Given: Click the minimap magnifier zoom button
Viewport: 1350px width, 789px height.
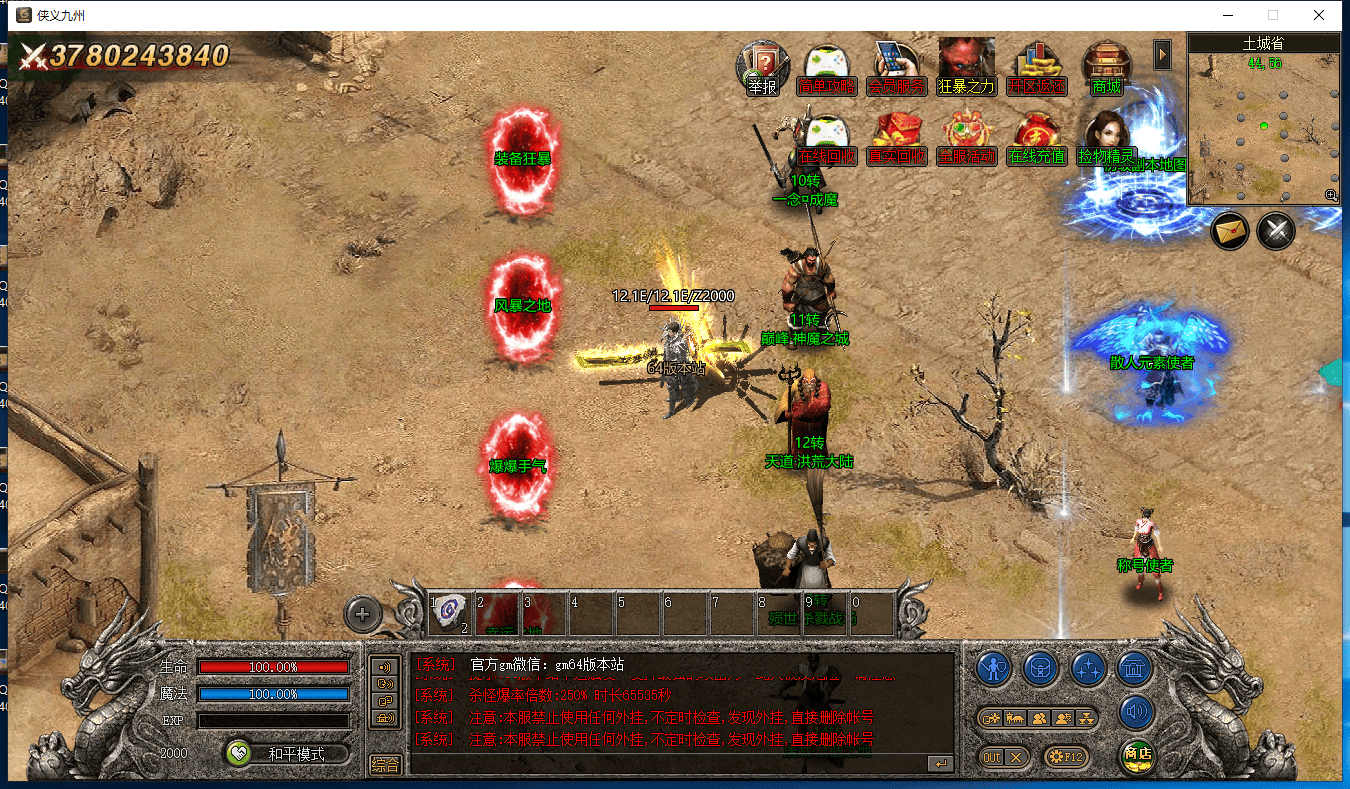Looking at the screenshot, I should click(1331, 196).
